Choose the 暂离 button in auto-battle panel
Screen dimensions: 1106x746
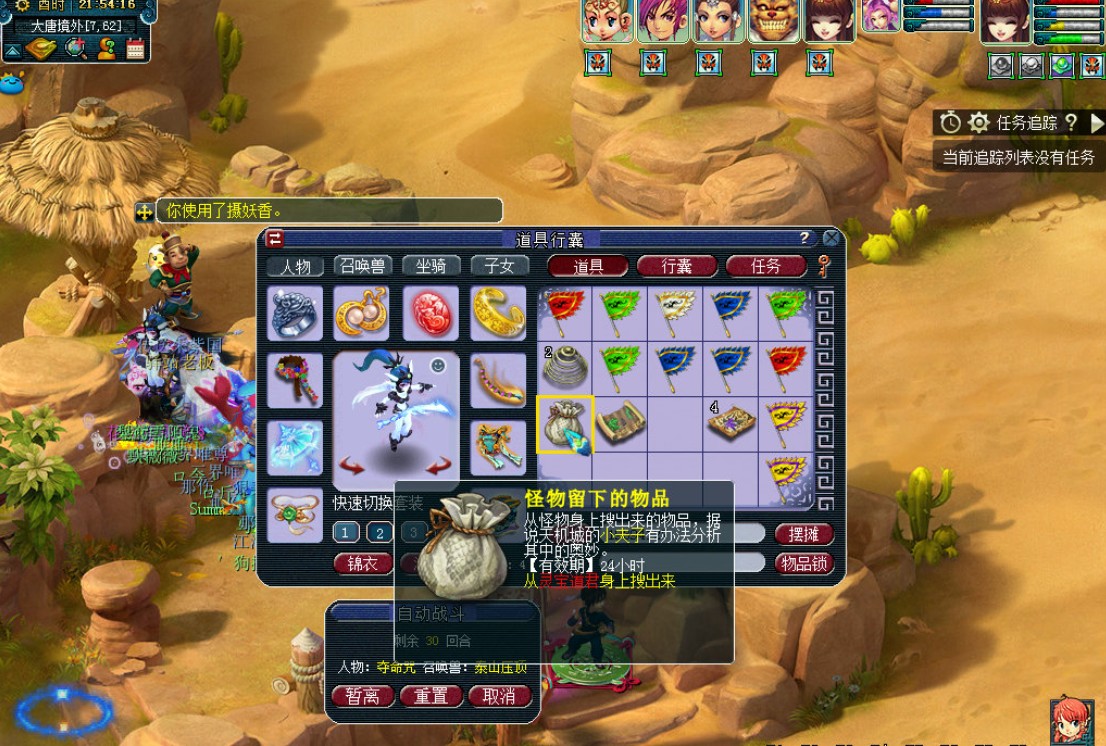(362, 696)
